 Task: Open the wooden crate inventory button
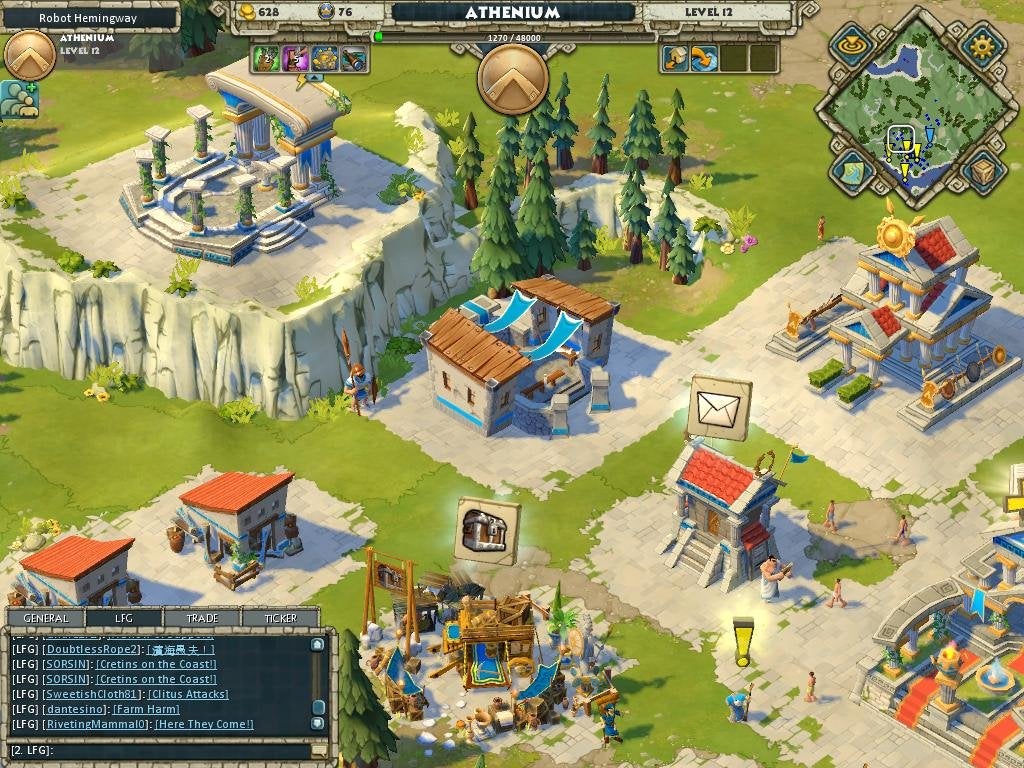pyautogui.click(x=983, y=171)
